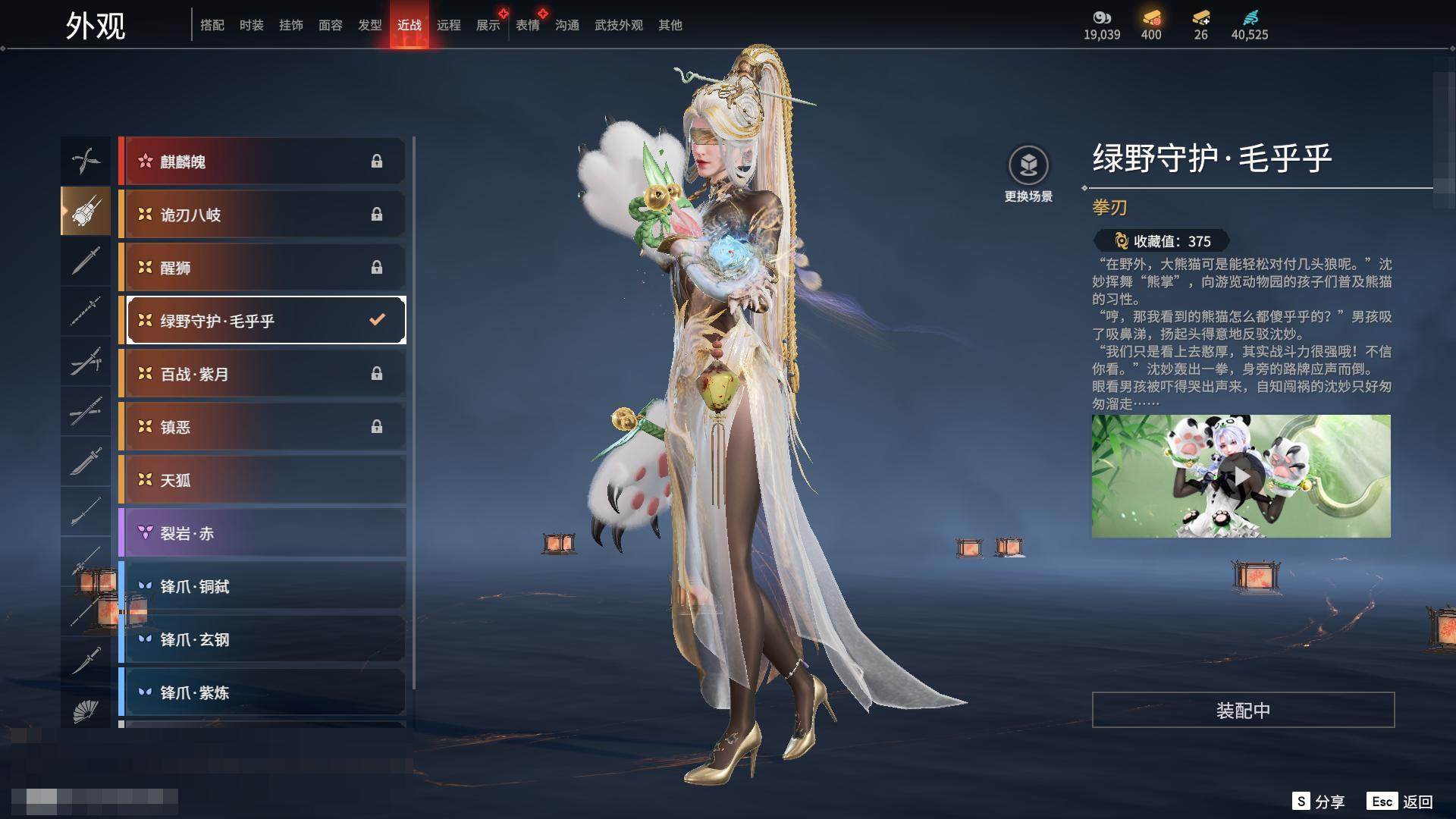
Task: Switch to the 远程 ranged tab
Action: (448, 25)
